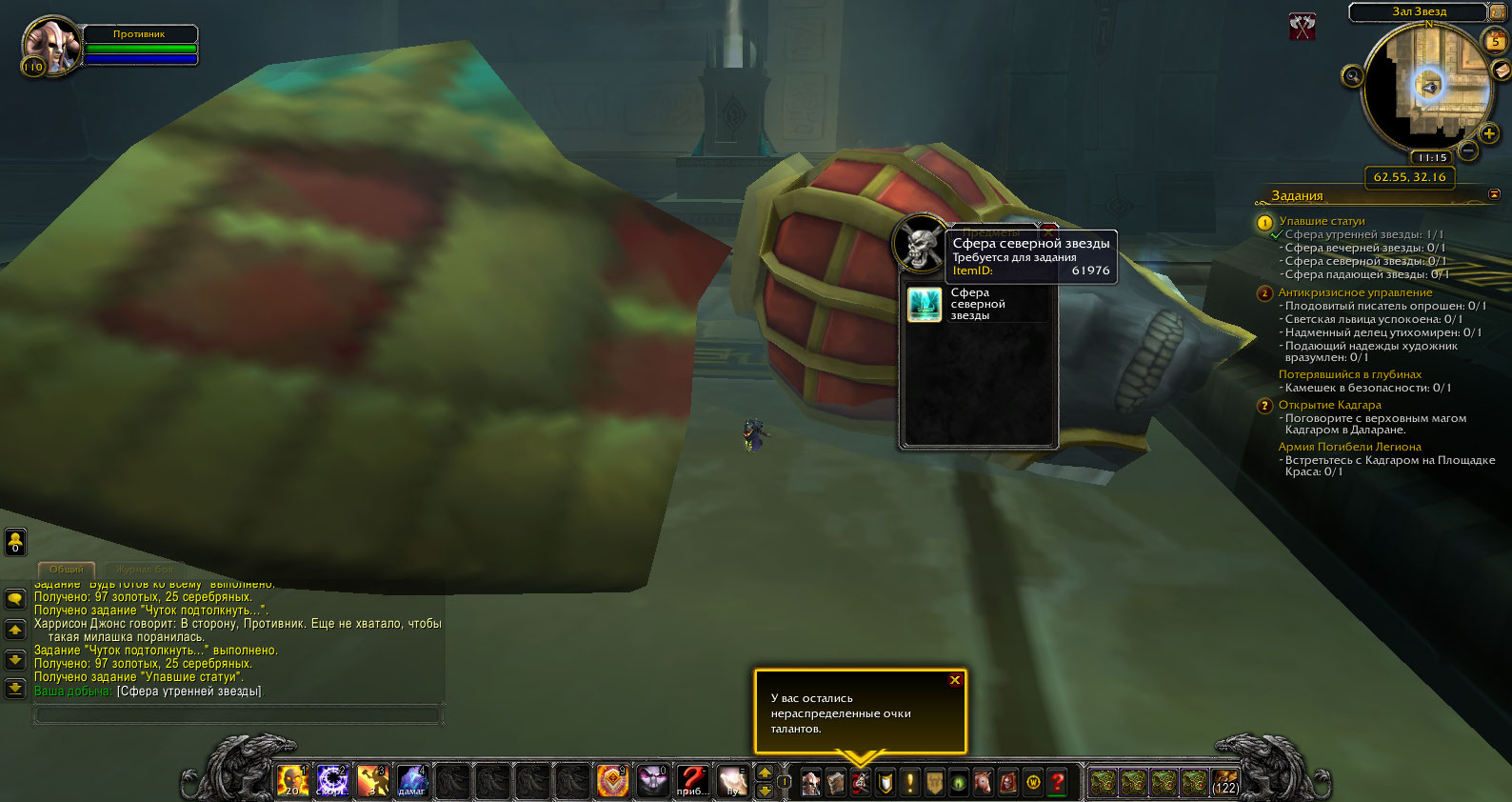
Task: Collapse the Задания quest tracker
Action: 1494,194
